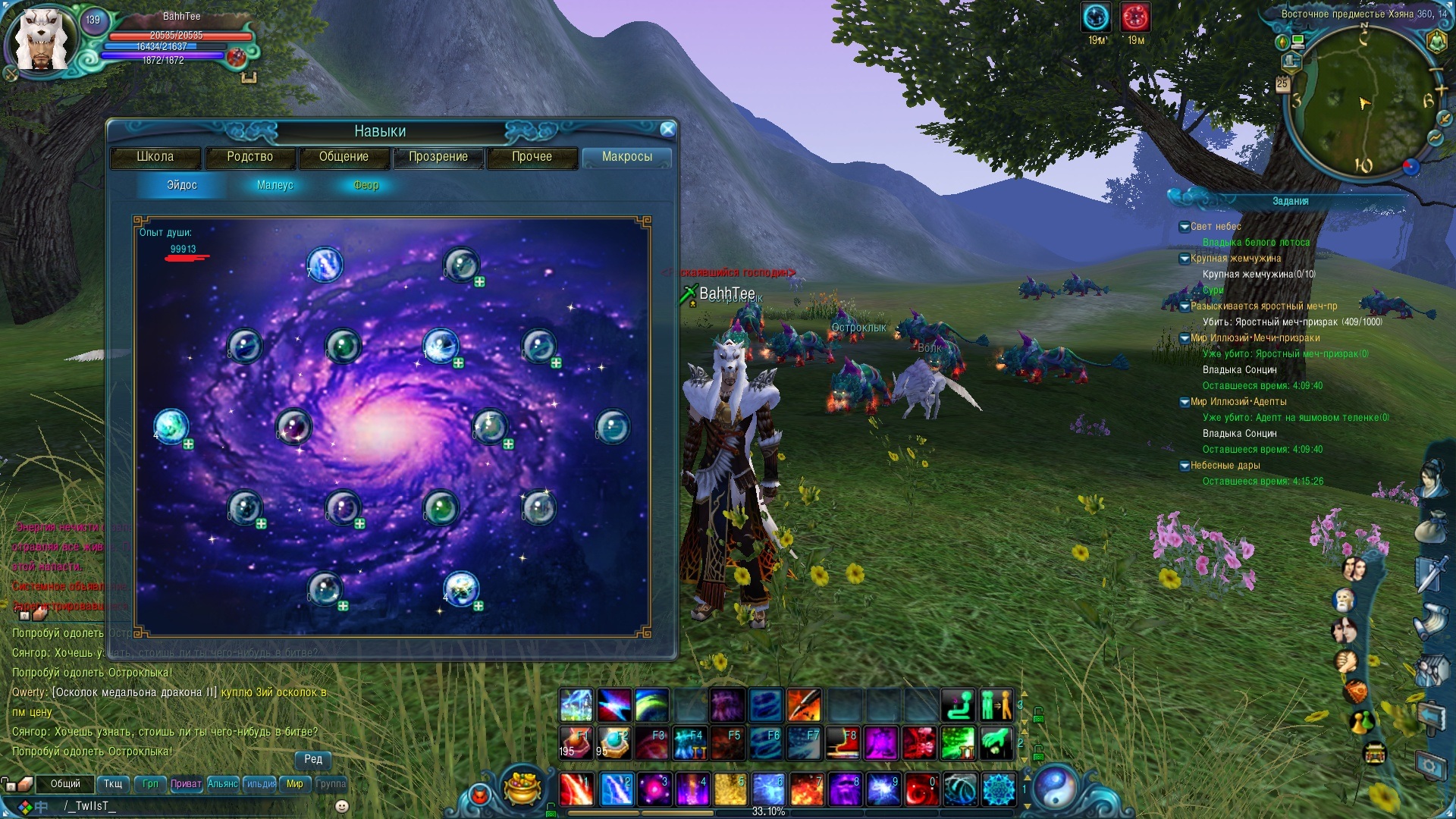Select the Малеус sub-tab
The height and width of the screenshot is (819, 1456).
275,185
